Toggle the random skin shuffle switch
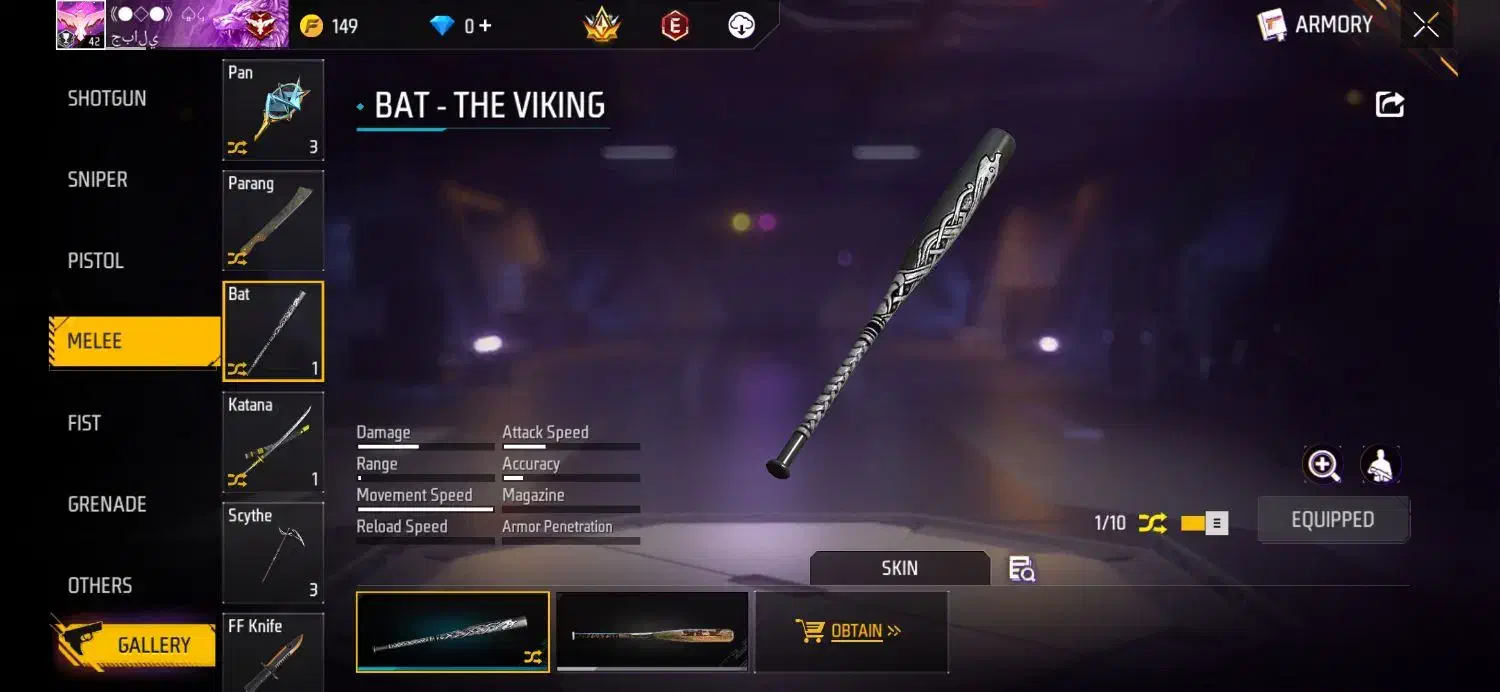1500x692 pixels. (1203, 523)
